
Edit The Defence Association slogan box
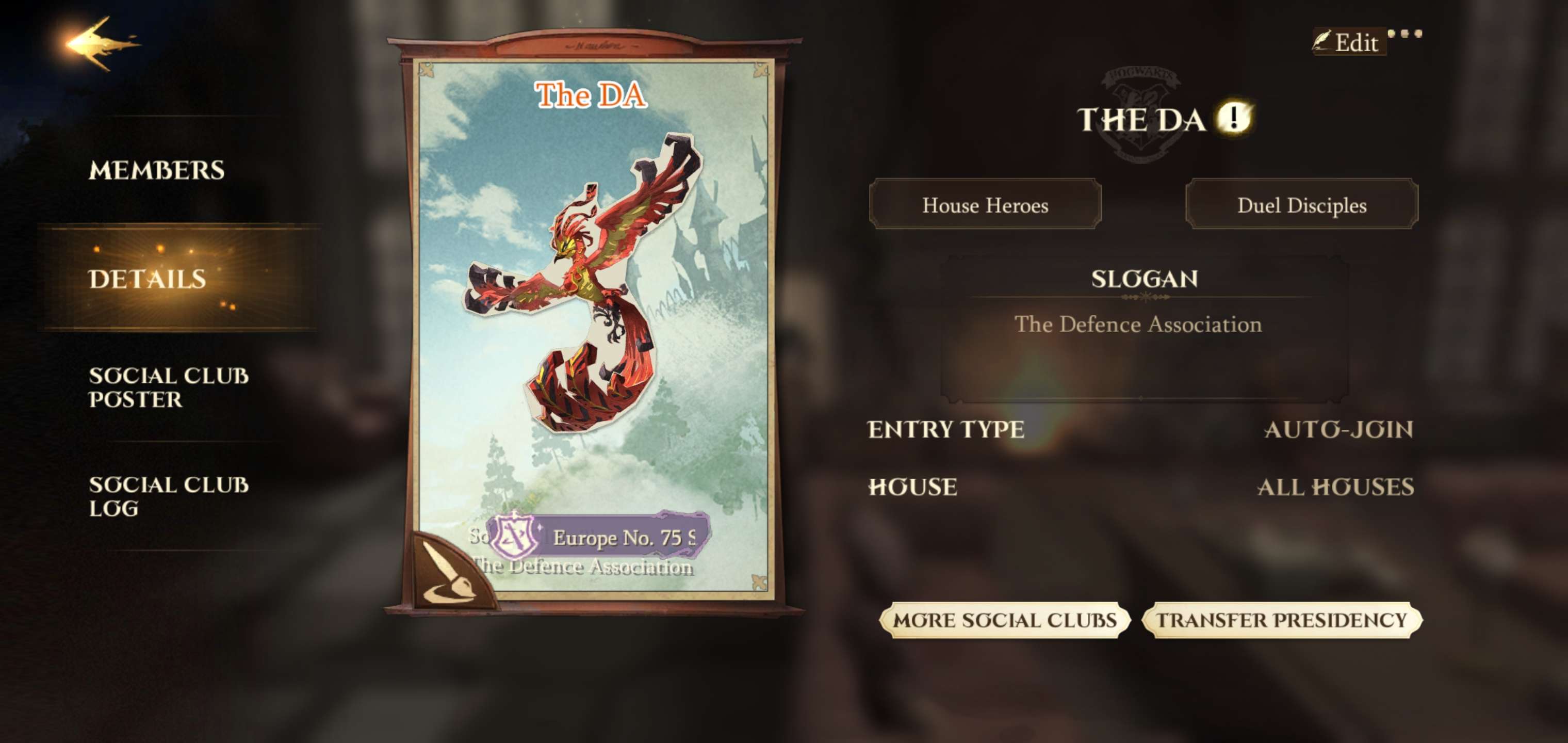coord(1144,329)
